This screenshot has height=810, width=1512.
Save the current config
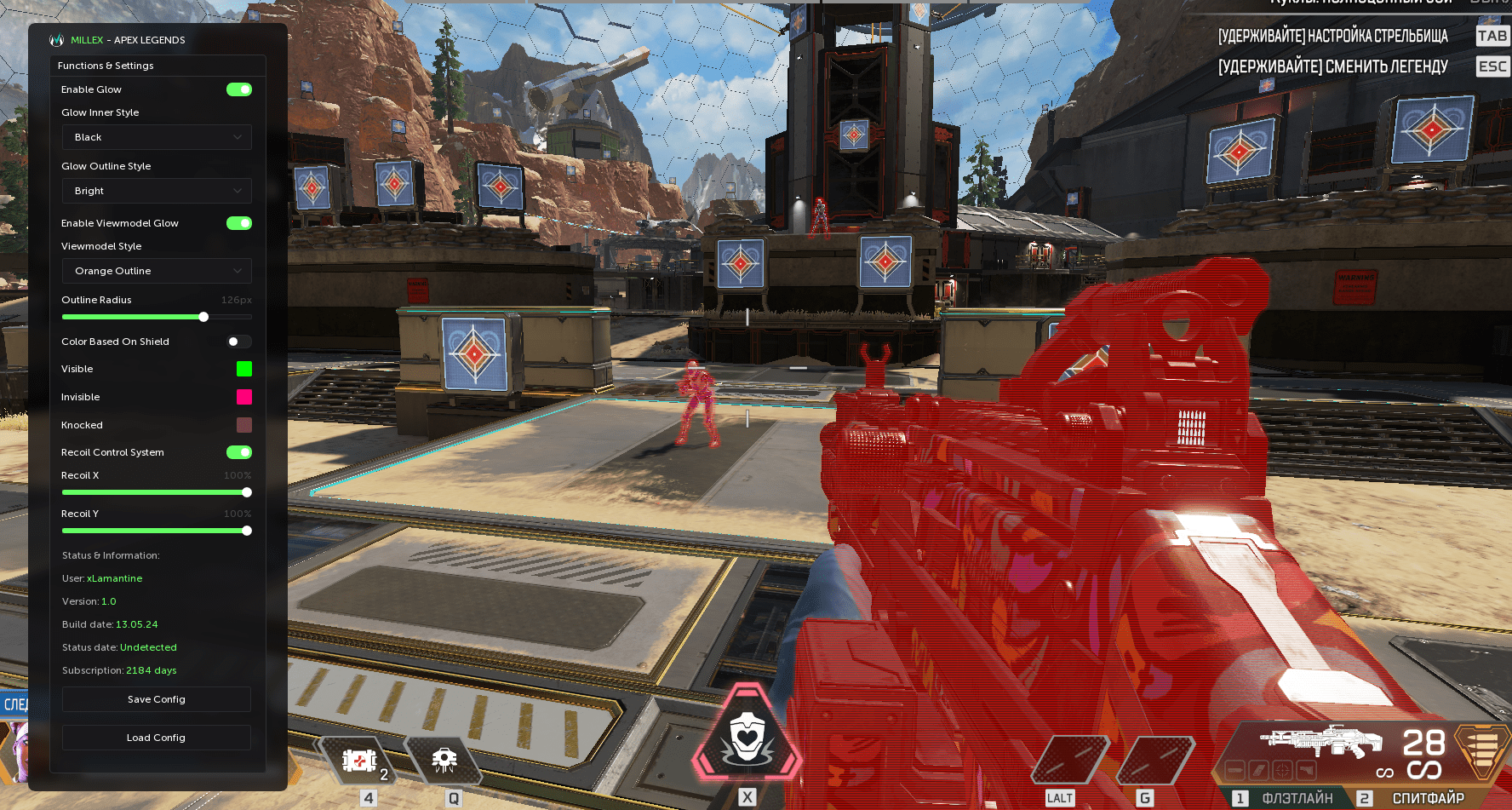[x=157, y=699]
